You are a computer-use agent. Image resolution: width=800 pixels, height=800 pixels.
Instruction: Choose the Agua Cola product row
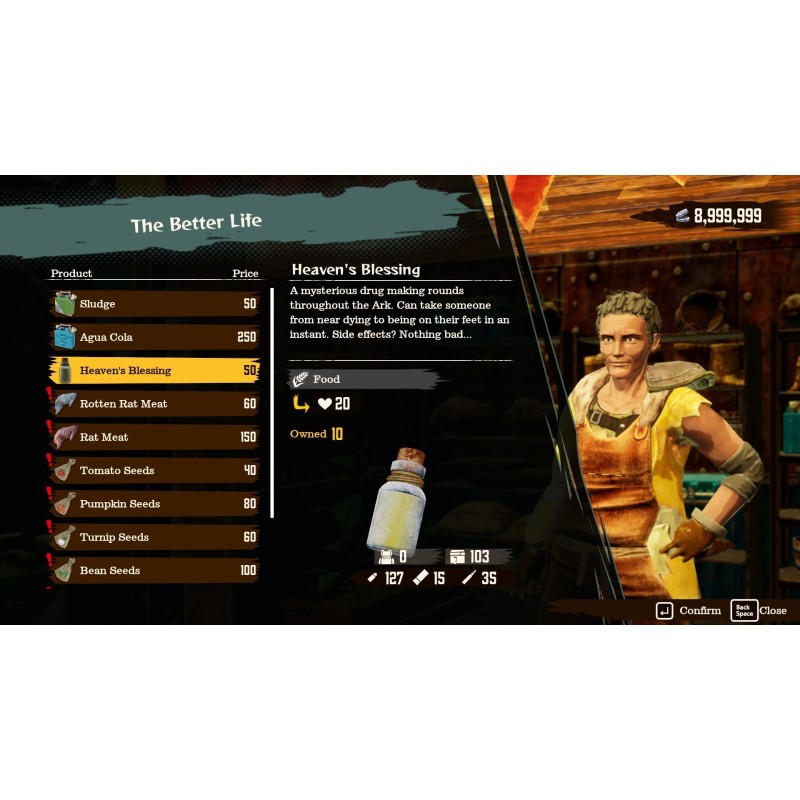(x=155, y=337)
